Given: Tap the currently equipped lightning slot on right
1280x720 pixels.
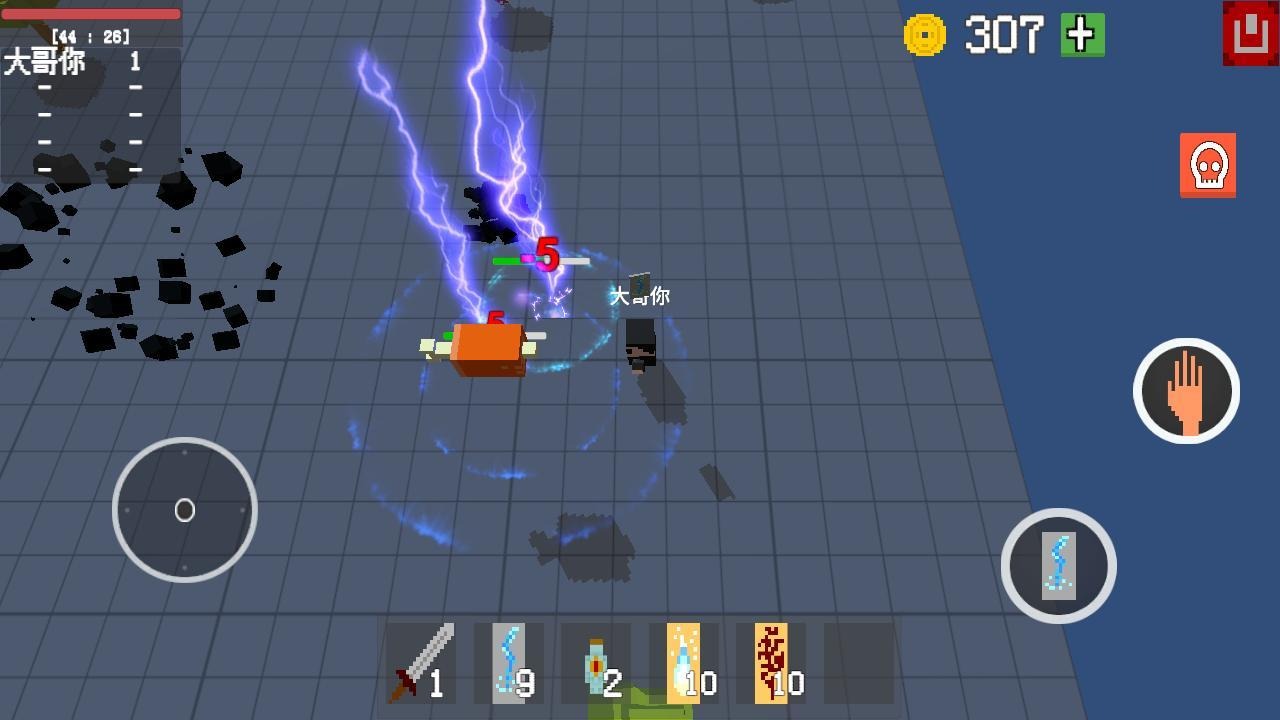Looking at the screenshot, I should click(x=1059, y=565).
